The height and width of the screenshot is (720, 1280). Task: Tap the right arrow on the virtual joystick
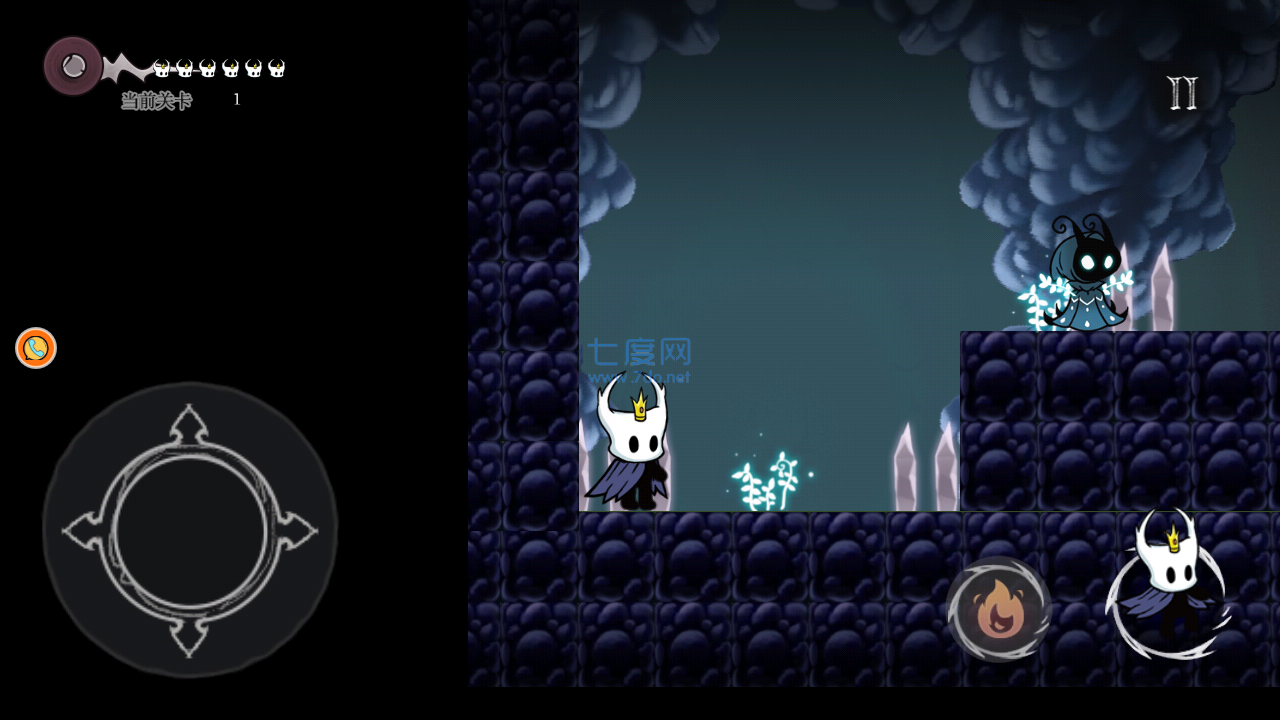297,531
